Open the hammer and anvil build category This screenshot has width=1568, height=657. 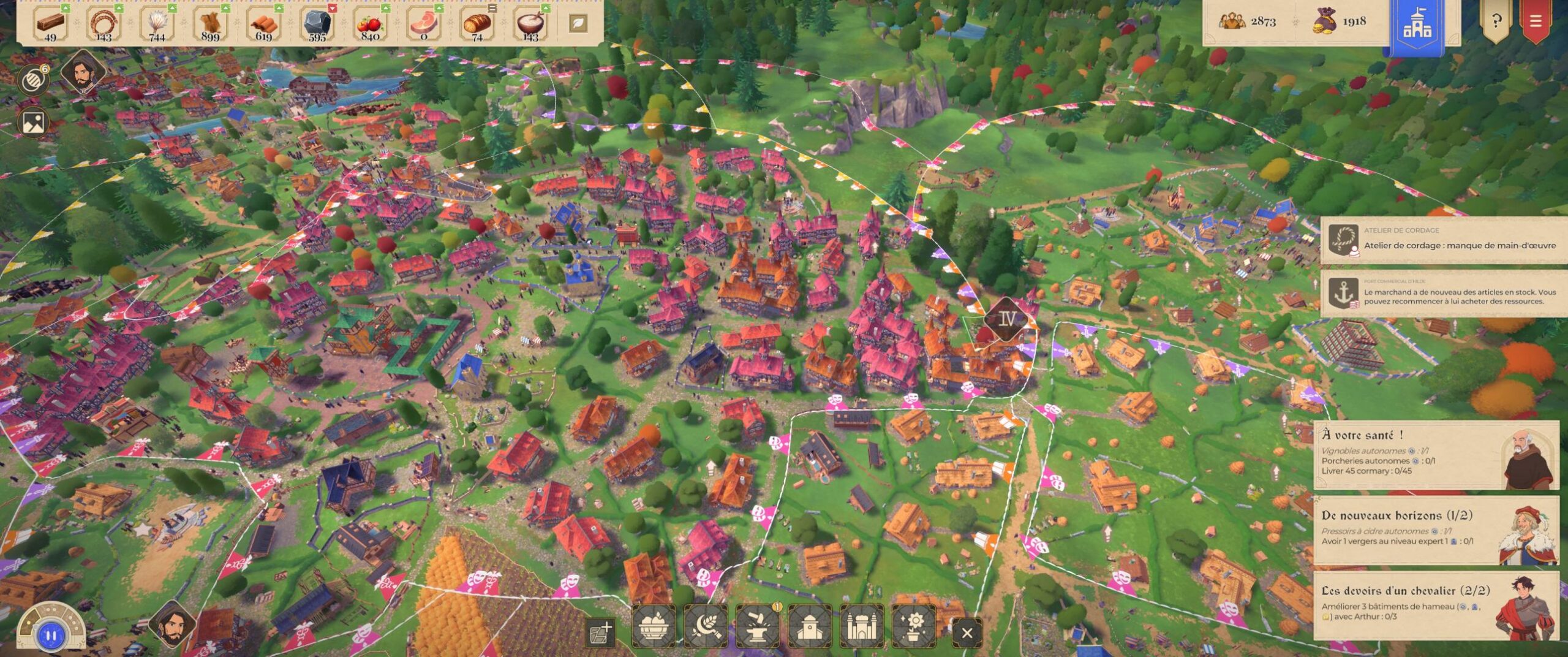758,626
